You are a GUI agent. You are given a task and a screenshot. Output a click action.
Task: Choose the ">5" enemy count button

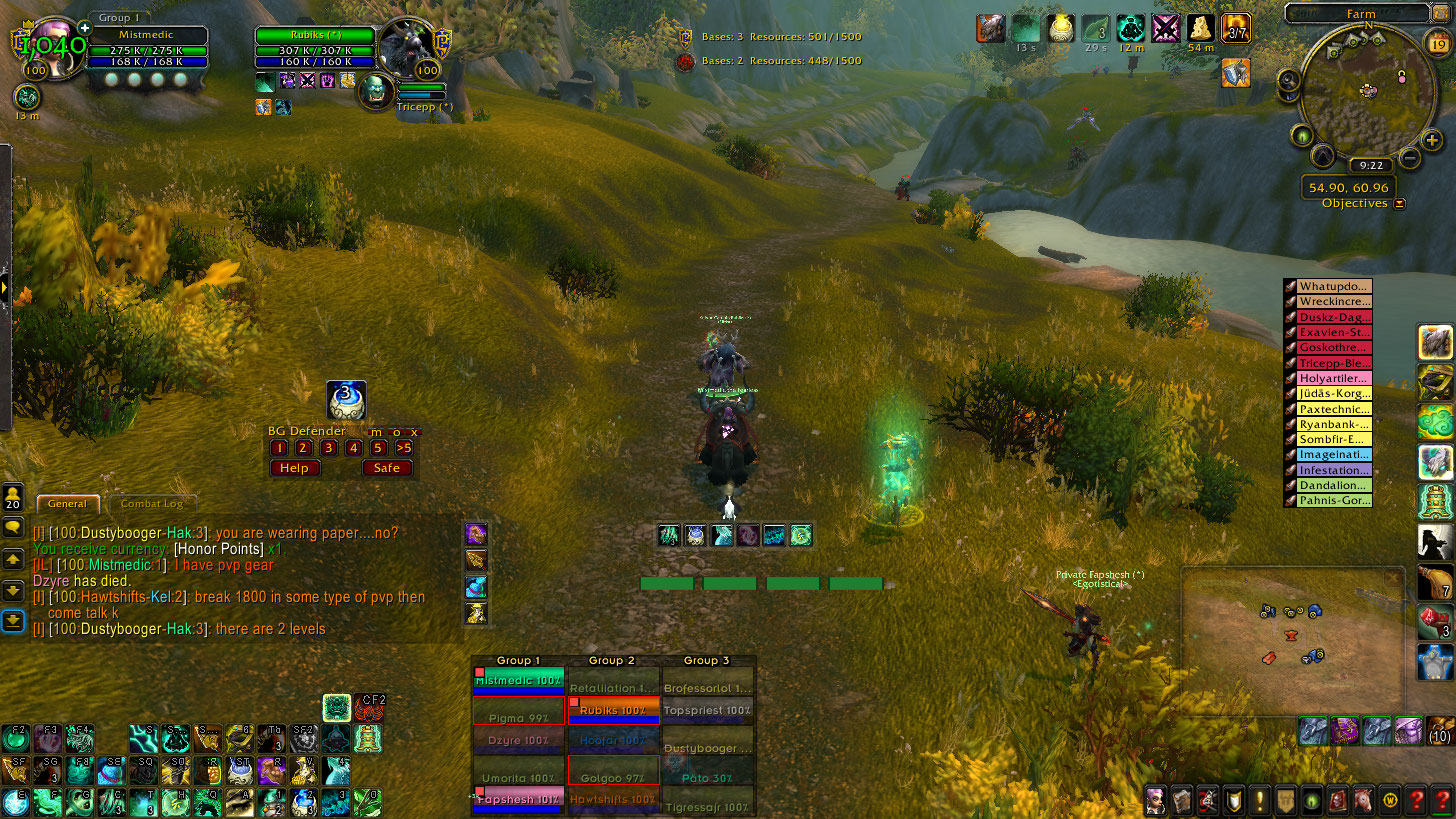pos(403,448)
